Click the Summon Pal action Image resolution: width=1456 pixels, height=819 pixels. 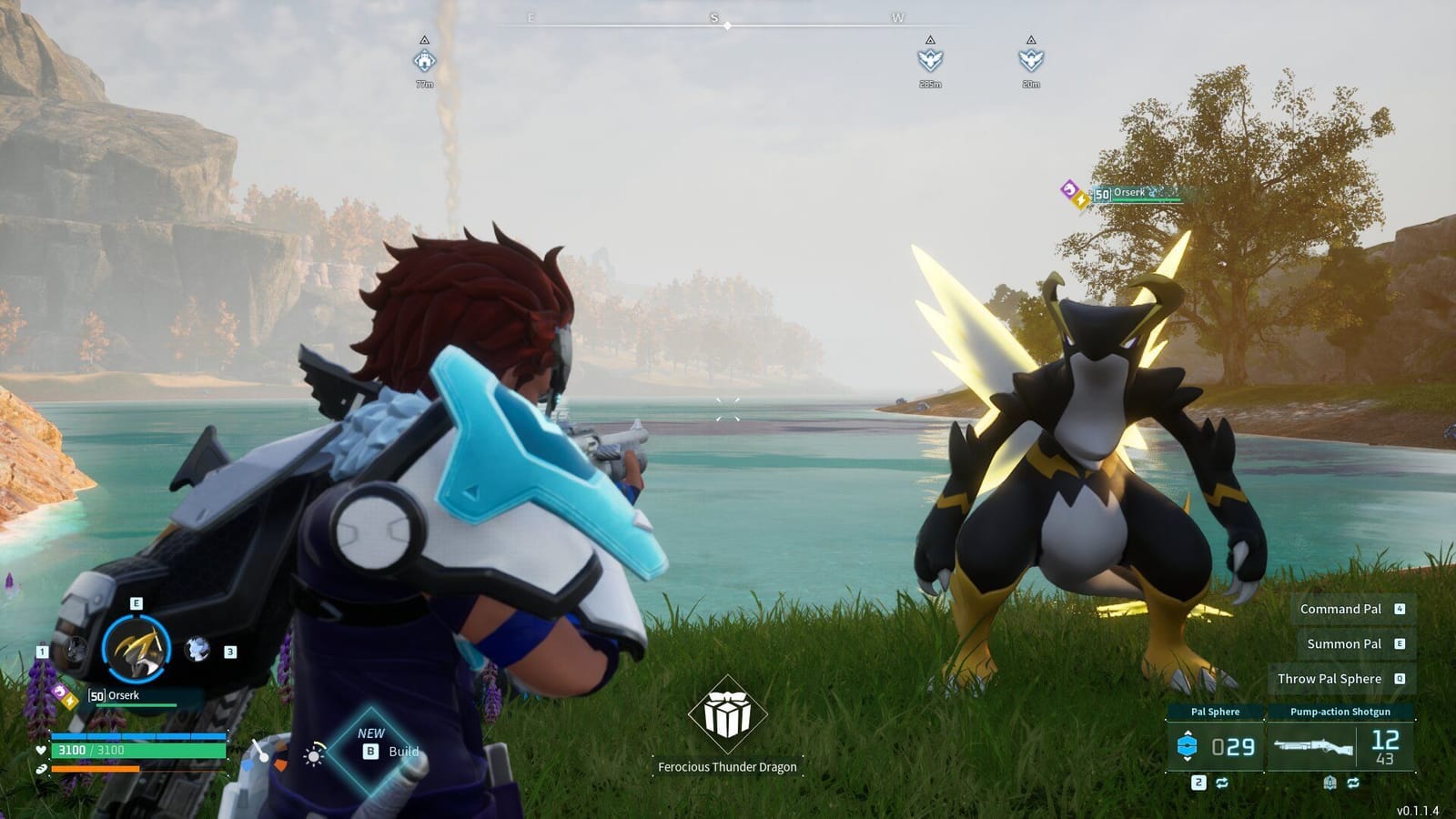1346,643
